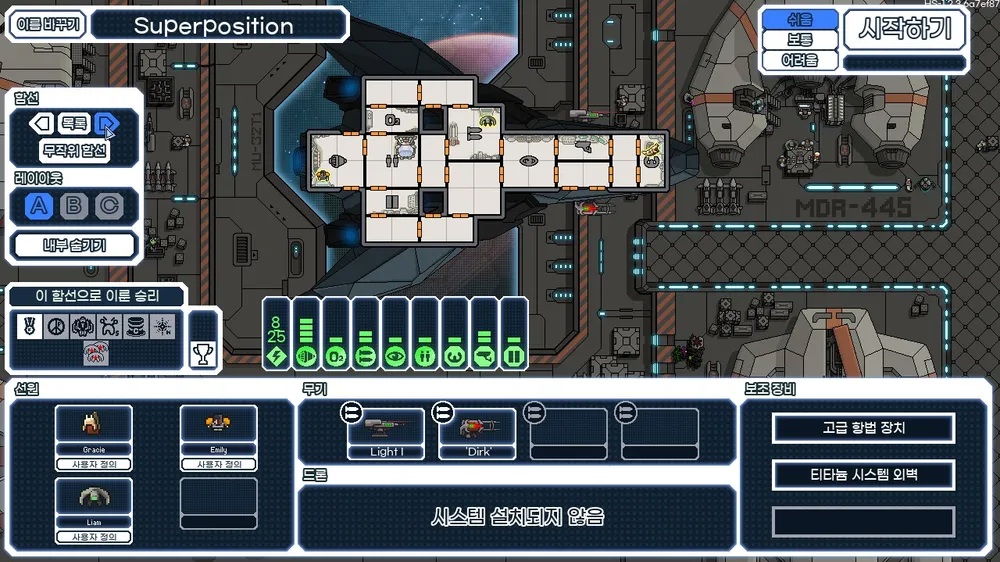The image size is (1000, 562).
Task: Switch to layout B
Action: tap(74, 206)
